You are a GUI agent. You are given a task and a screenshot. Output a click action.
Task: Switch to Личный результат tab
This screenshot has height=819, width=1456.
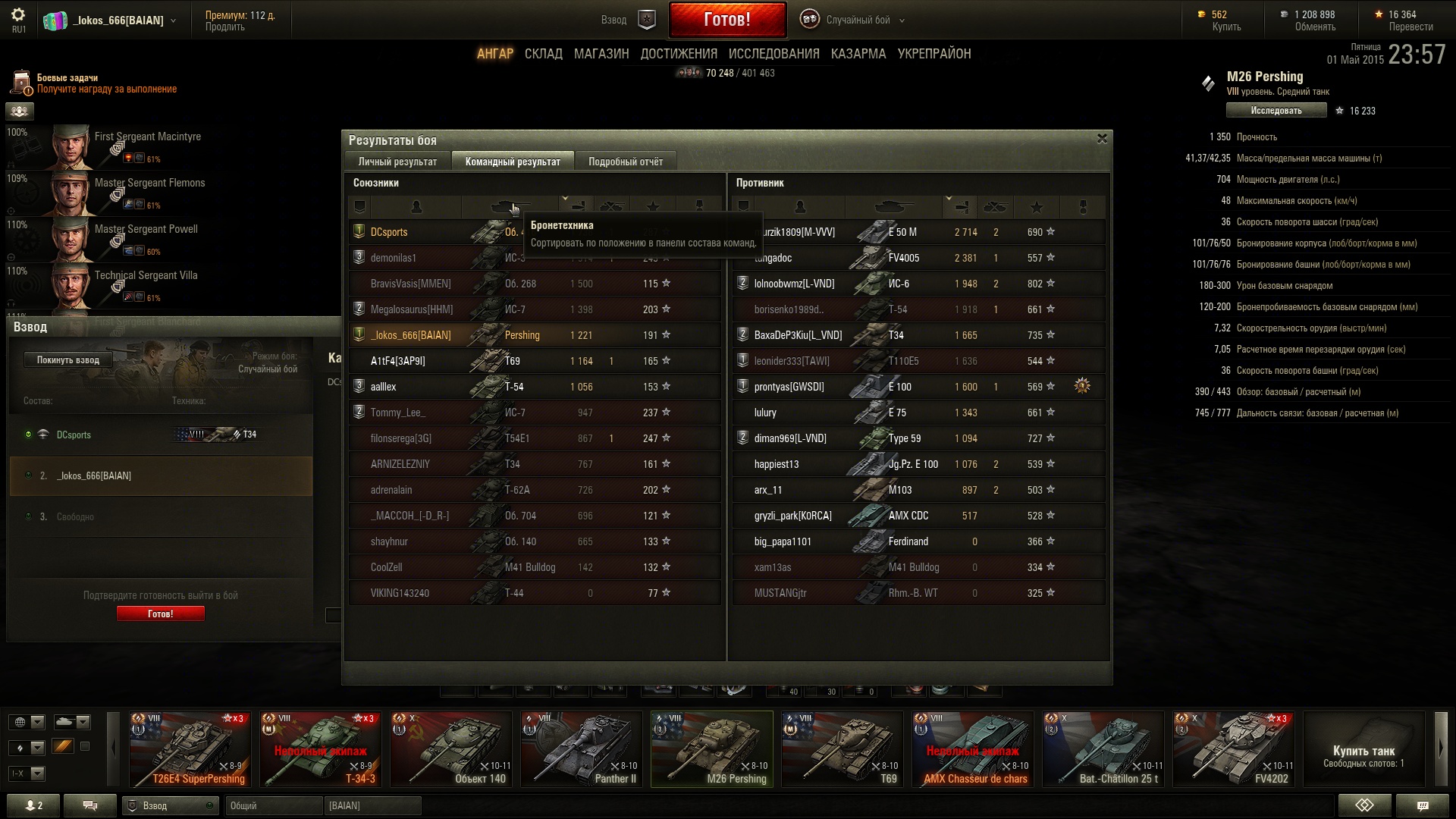tap(397, 162)
